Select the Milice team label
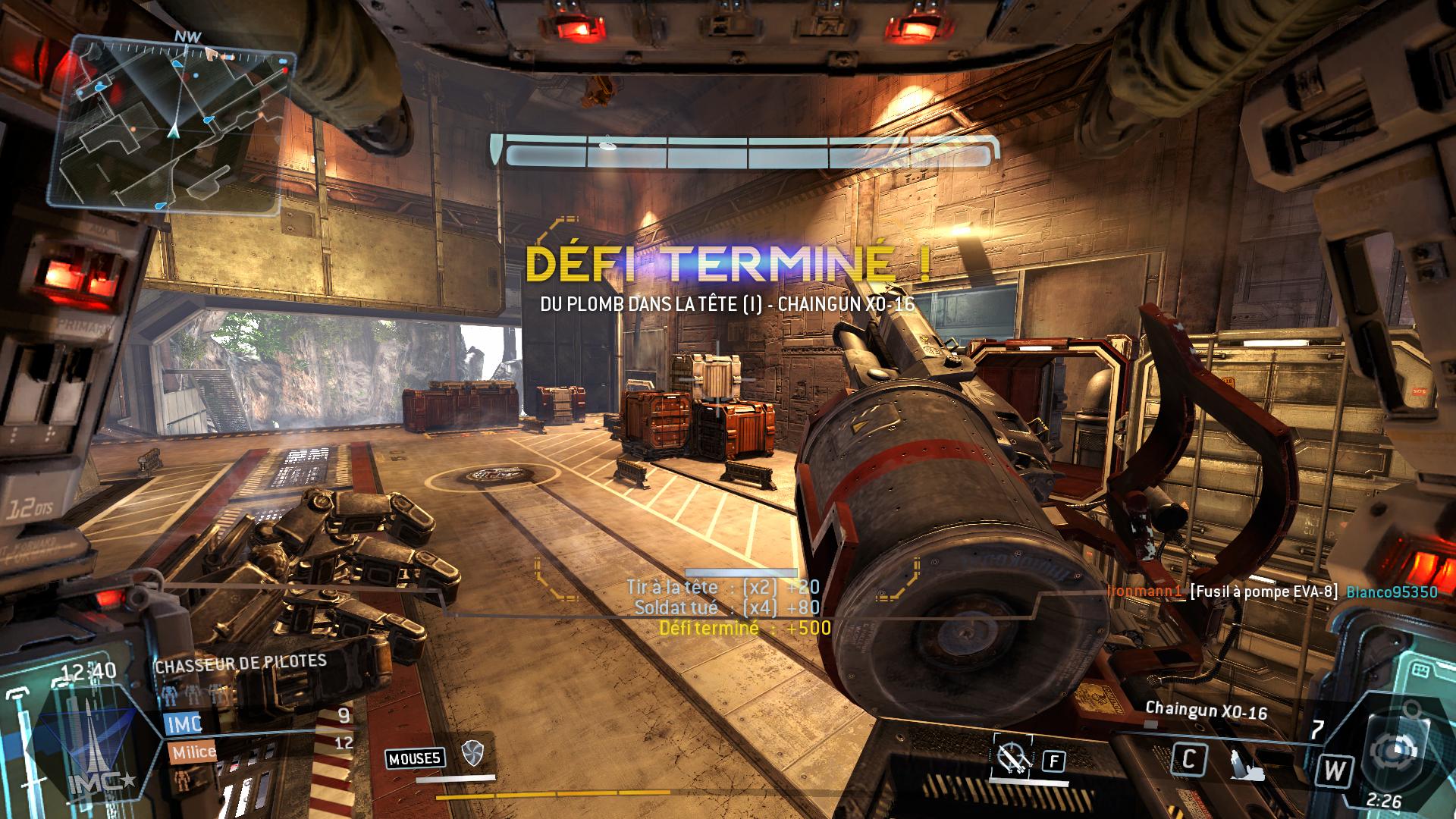Screen dimensions: 1456x819 pos(193,752)
